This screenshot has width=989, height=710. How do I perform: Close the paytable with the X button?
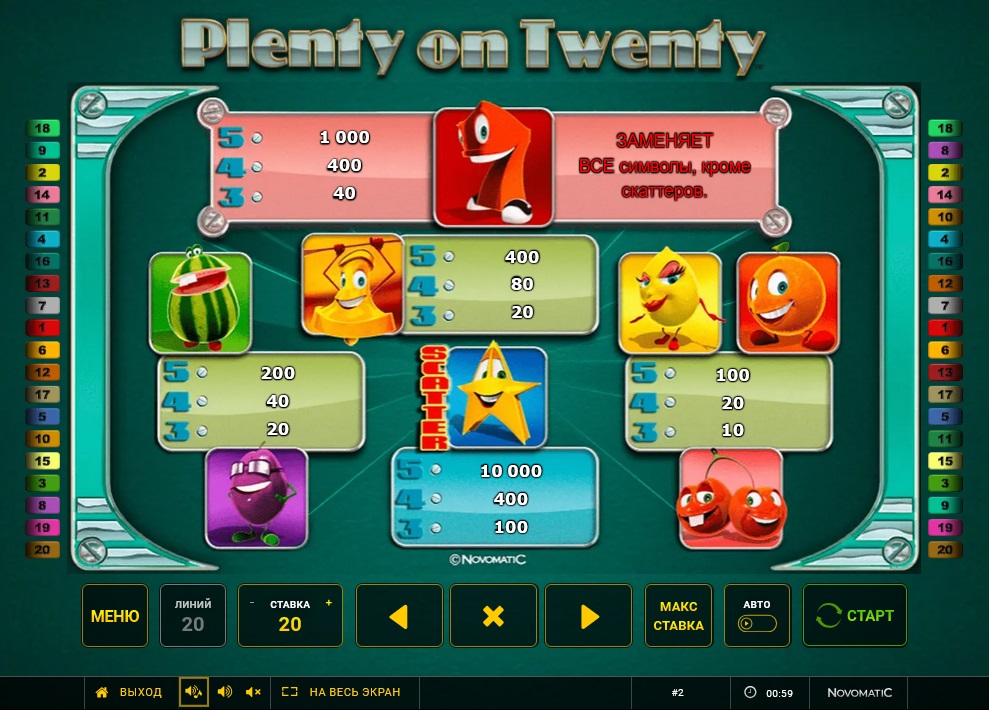click(493, 616)
